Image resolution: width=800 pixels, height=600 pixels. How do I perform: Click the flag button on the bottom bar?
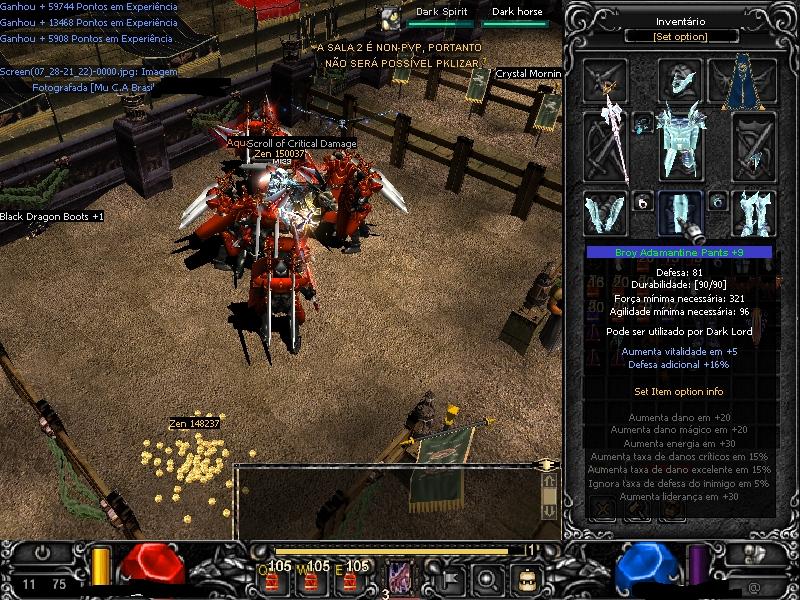(x=449, y=577)
